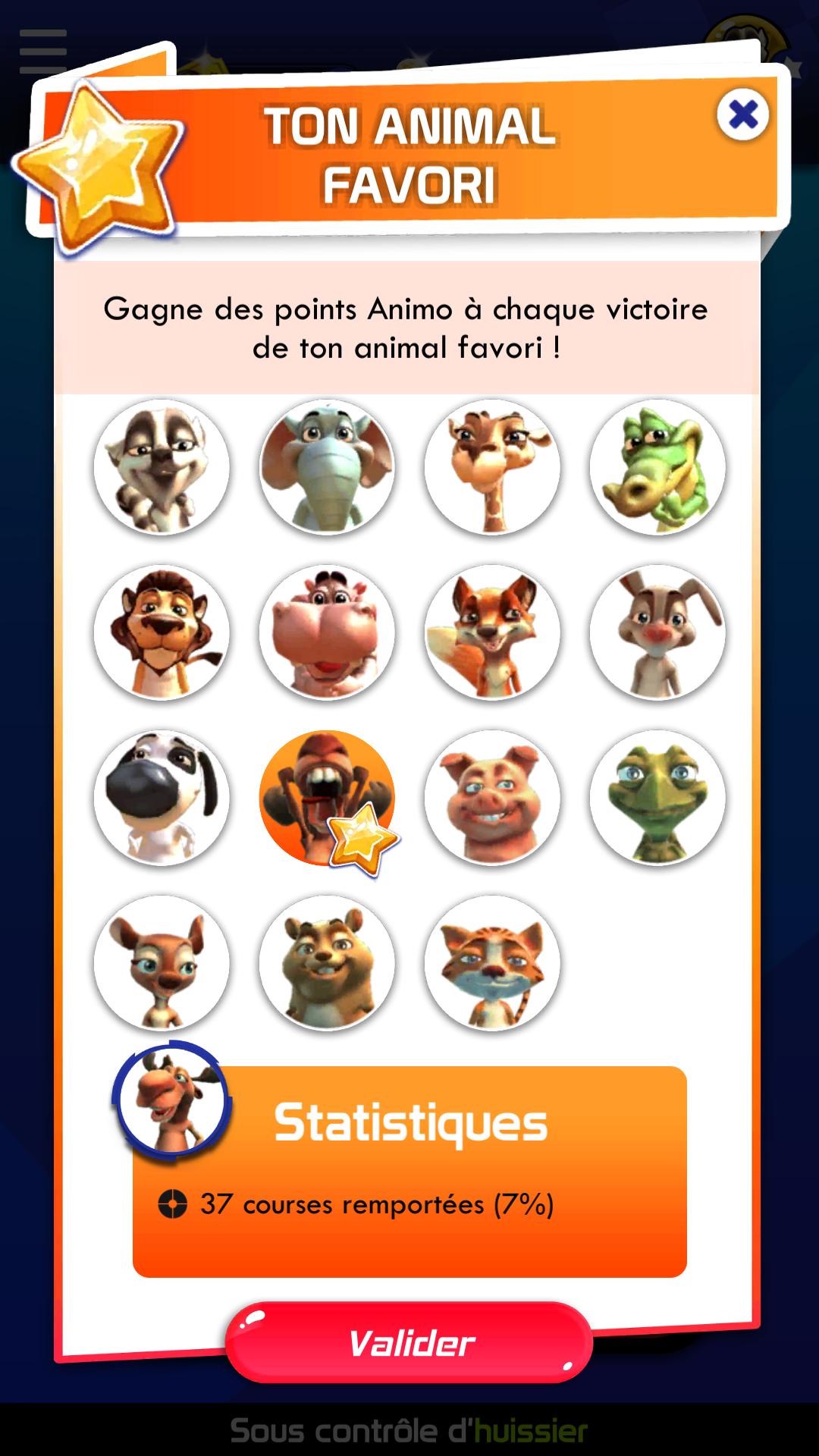Select the elephant portrait
The height and width of the screenshot is (1456, 819).
327,467
